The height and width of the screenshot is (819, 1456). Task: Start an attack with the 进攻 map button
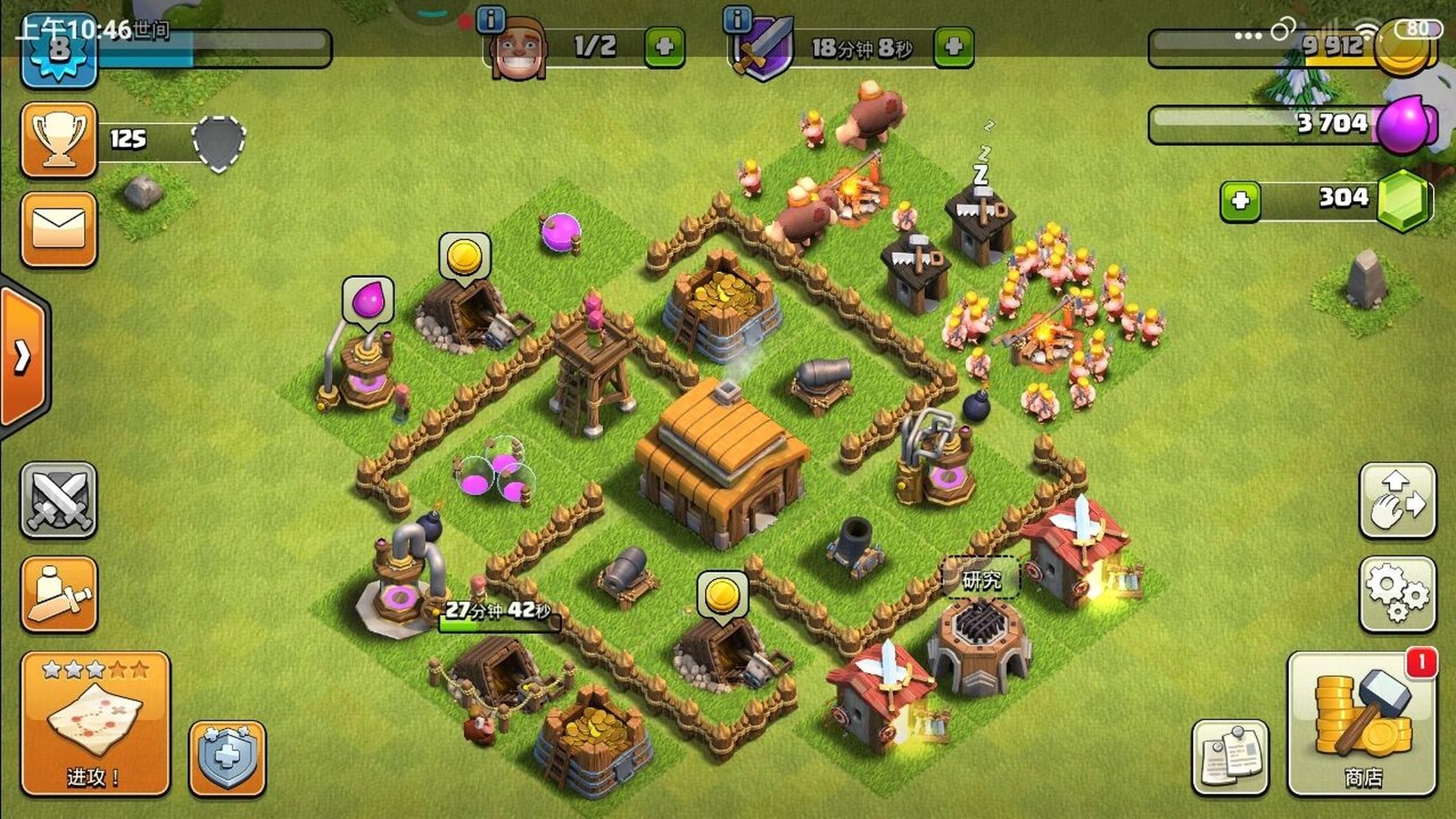pos(95,724)
